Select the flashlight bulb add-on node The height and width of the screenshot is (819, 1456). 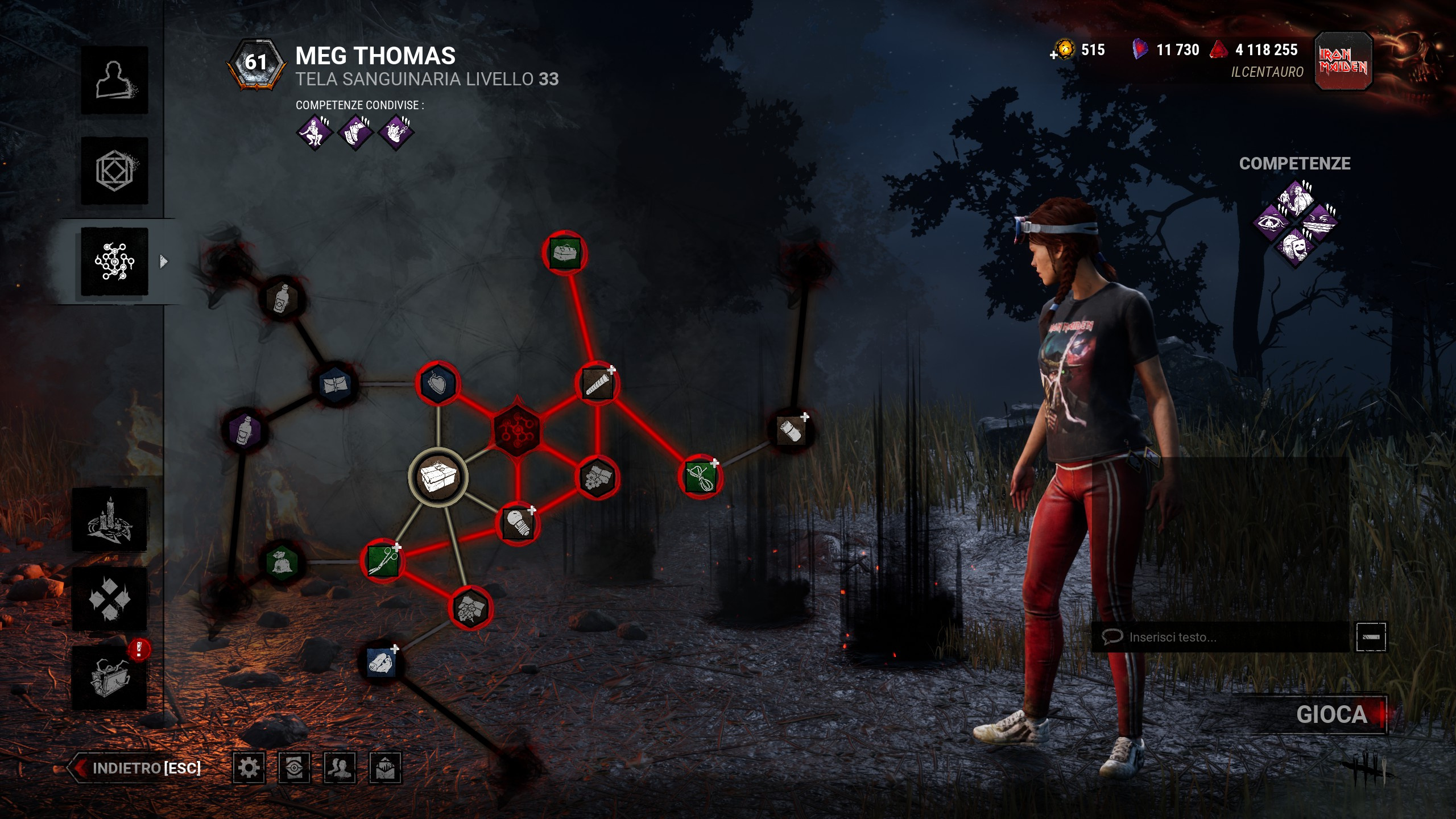517,523
